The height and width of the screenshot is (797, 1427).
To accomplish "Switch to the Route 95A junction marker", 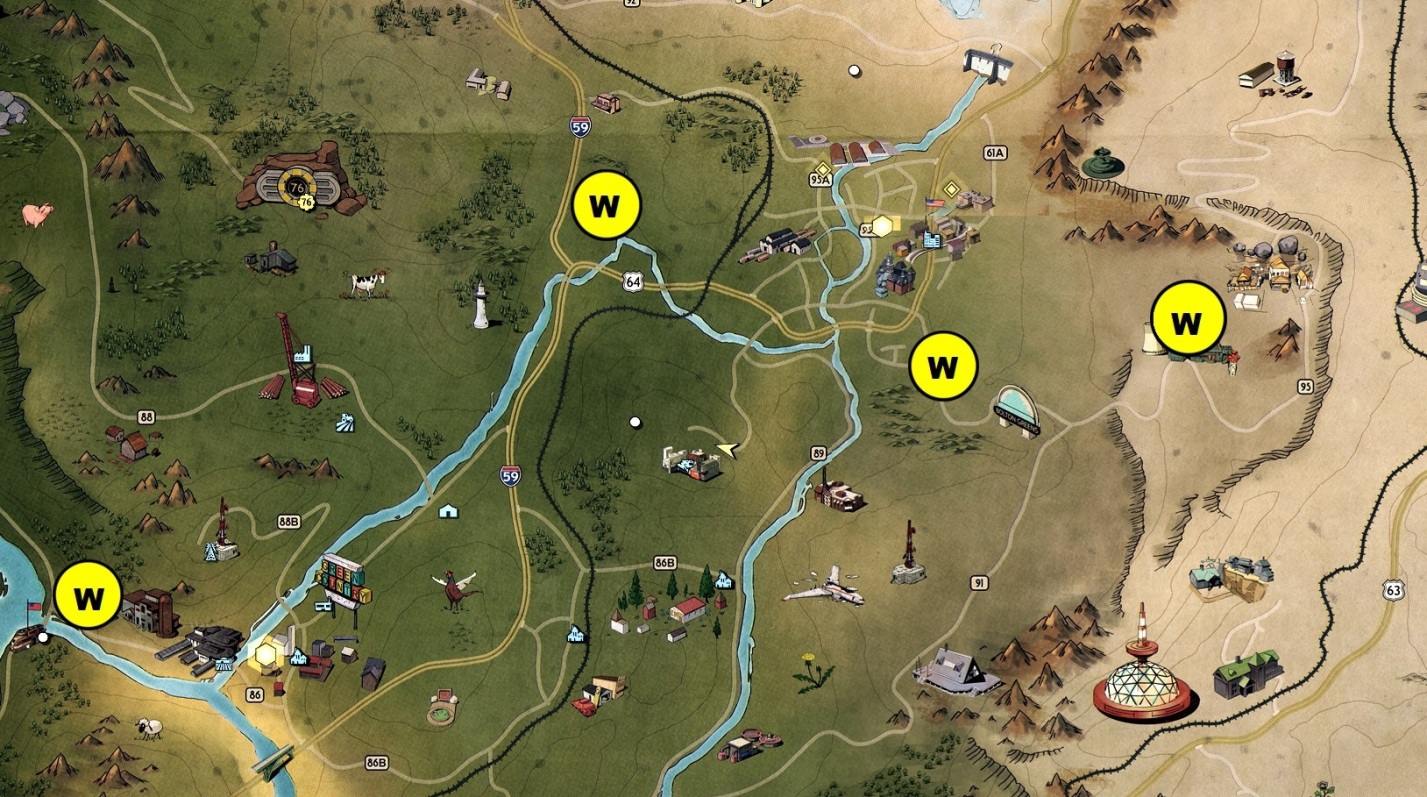I will click(820, 177).
